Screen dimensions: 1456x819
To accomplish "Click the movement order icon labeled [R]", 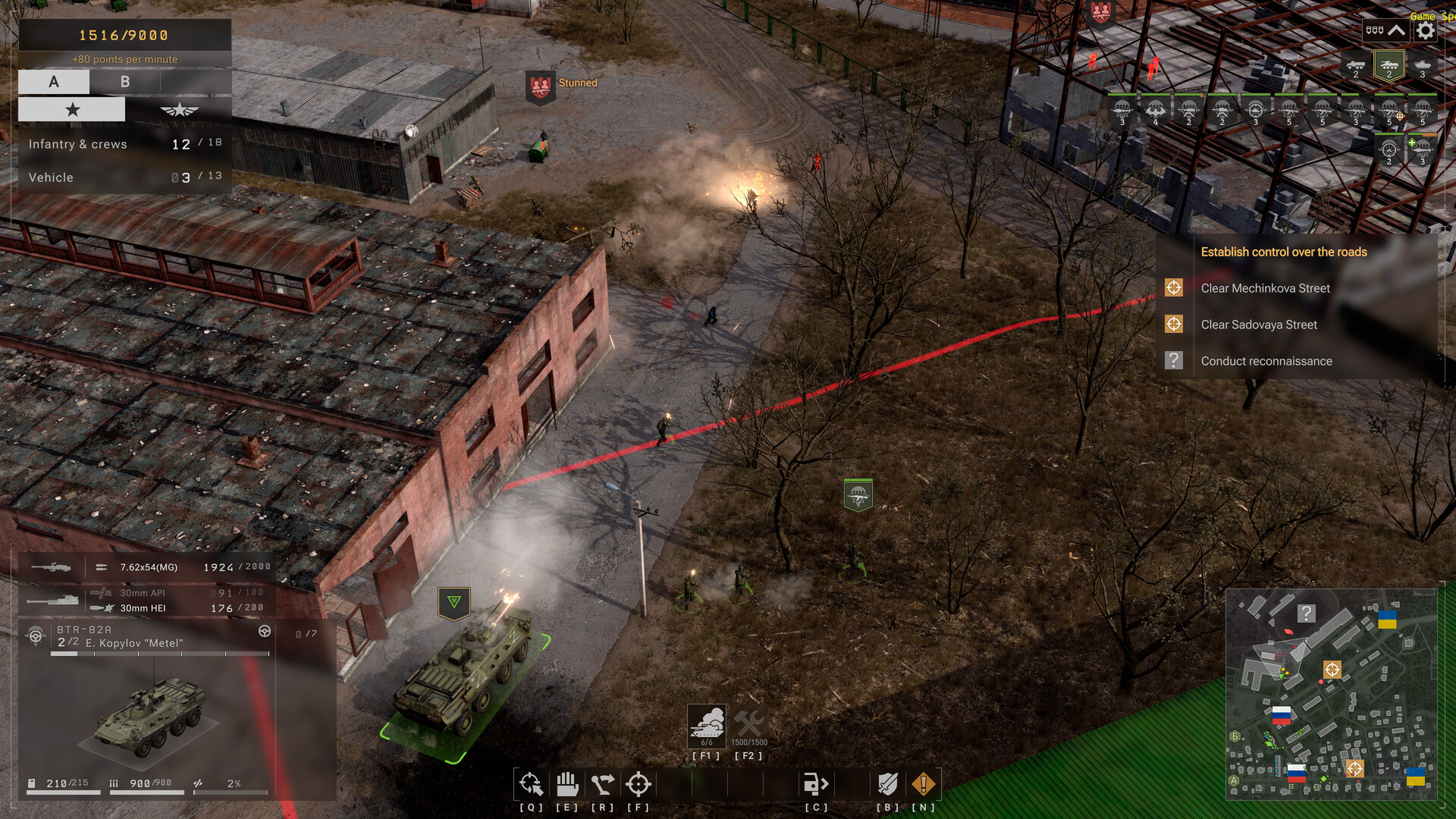I will tap(603, 783).
